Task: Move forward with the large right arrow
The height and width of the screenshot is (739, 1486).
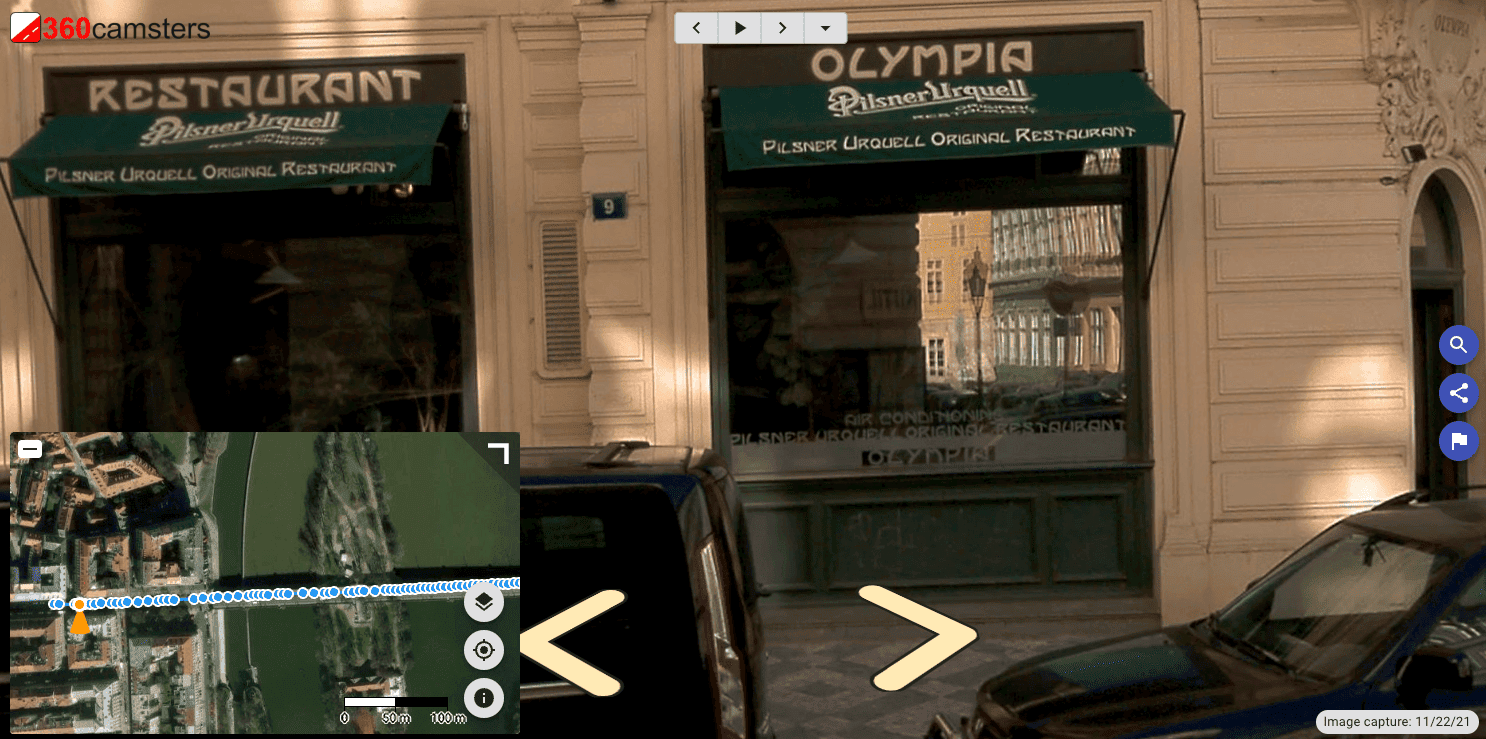Action: pos(917,637)
